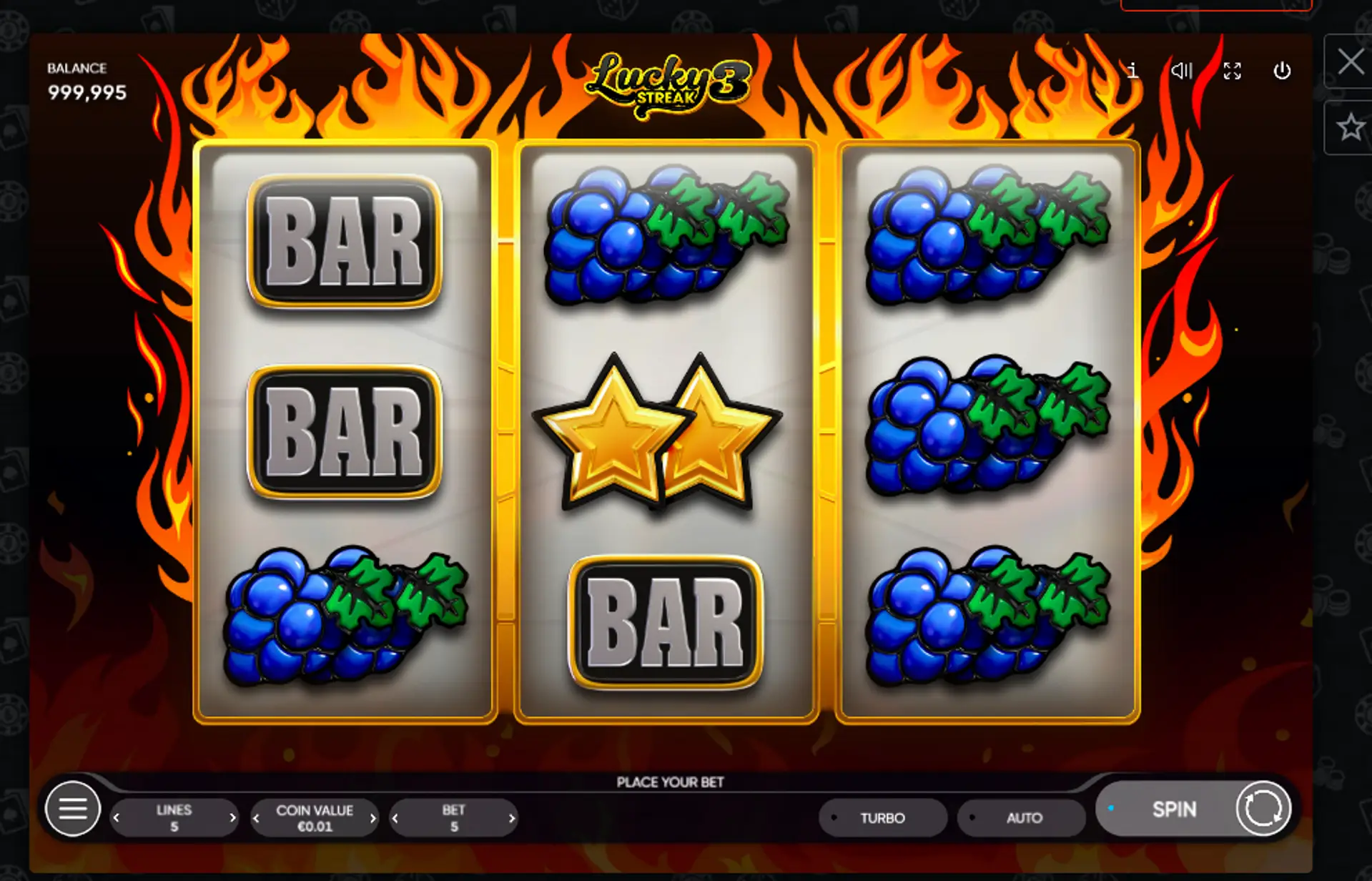Close the game with the X button
Image resolution: width=1372 pixels, height=881 pixels.
[x=1350, y=61]
